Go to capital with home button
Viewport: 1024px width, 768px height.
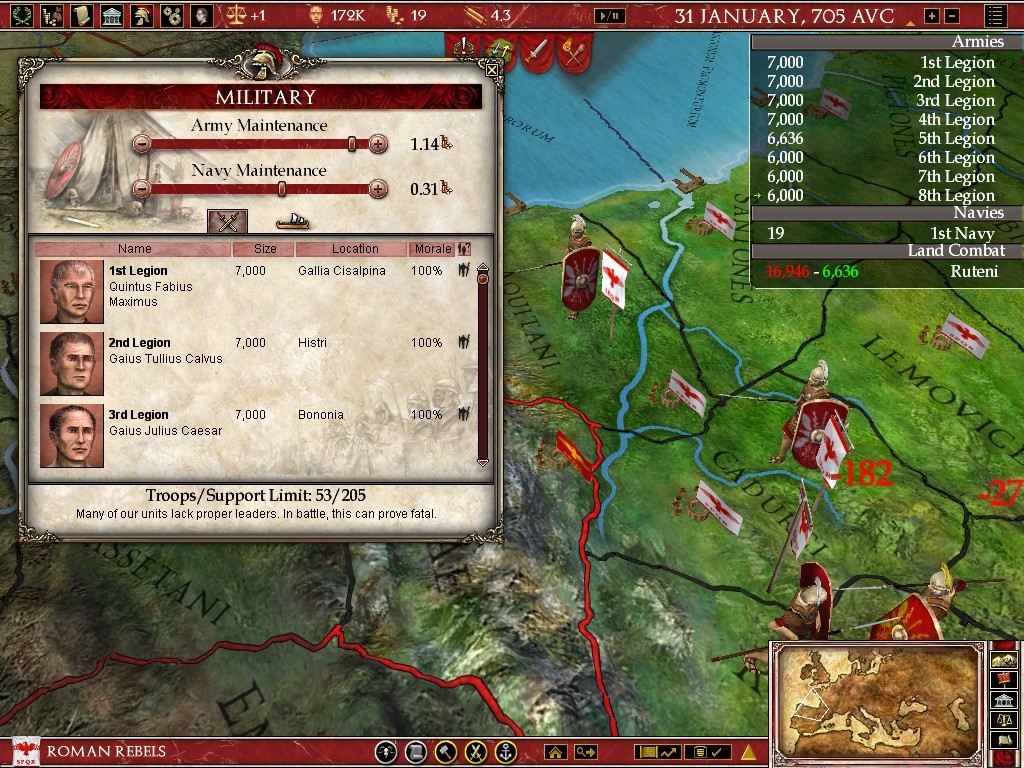(x=556, y=752)
